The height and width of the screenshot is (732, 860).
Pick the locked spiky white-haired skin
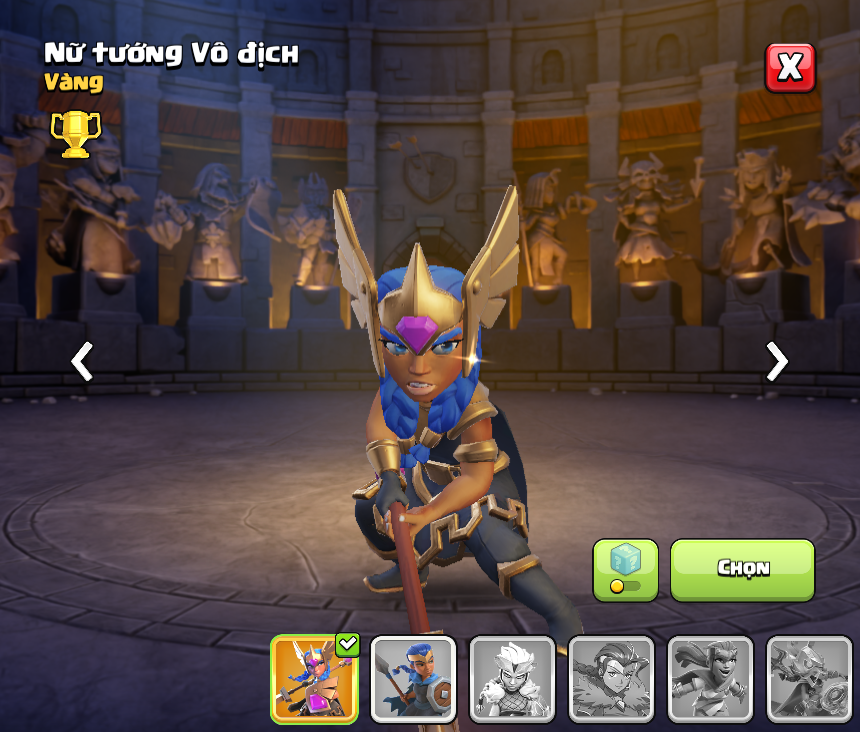click(512, 679)
